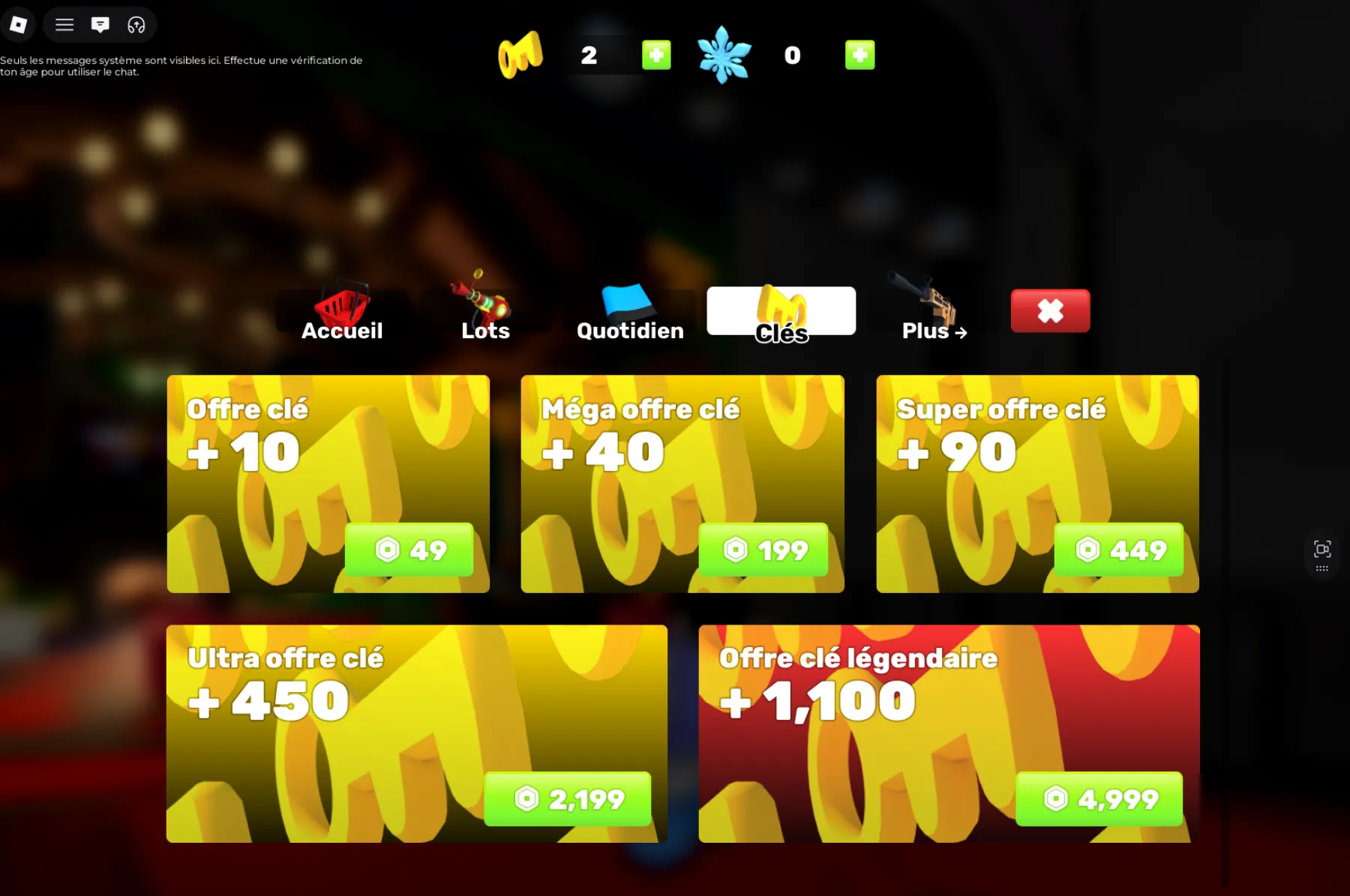Select the golden key Clés icon
Screen dimensions: 1350x896
pos(781,307)
